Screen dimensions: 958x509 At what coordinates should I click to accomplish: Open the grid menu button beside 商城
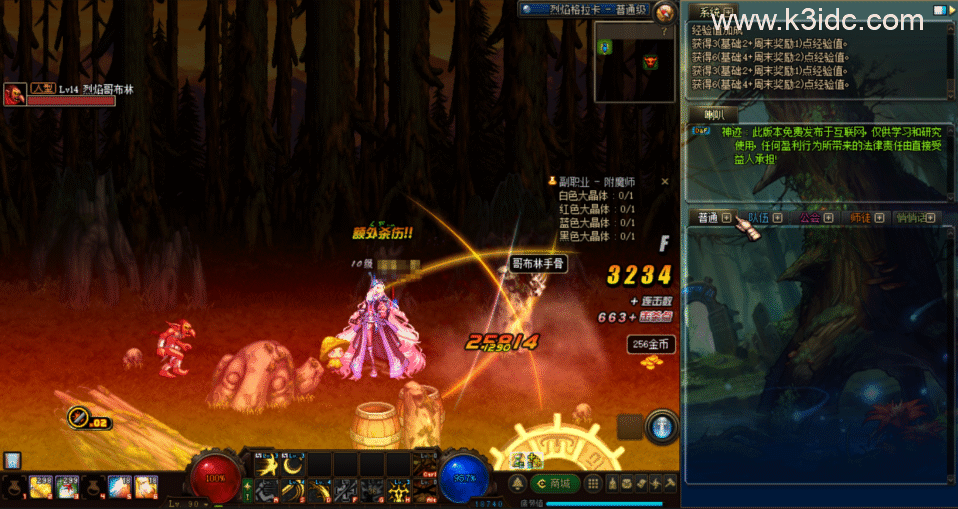[x=594, y=484]
